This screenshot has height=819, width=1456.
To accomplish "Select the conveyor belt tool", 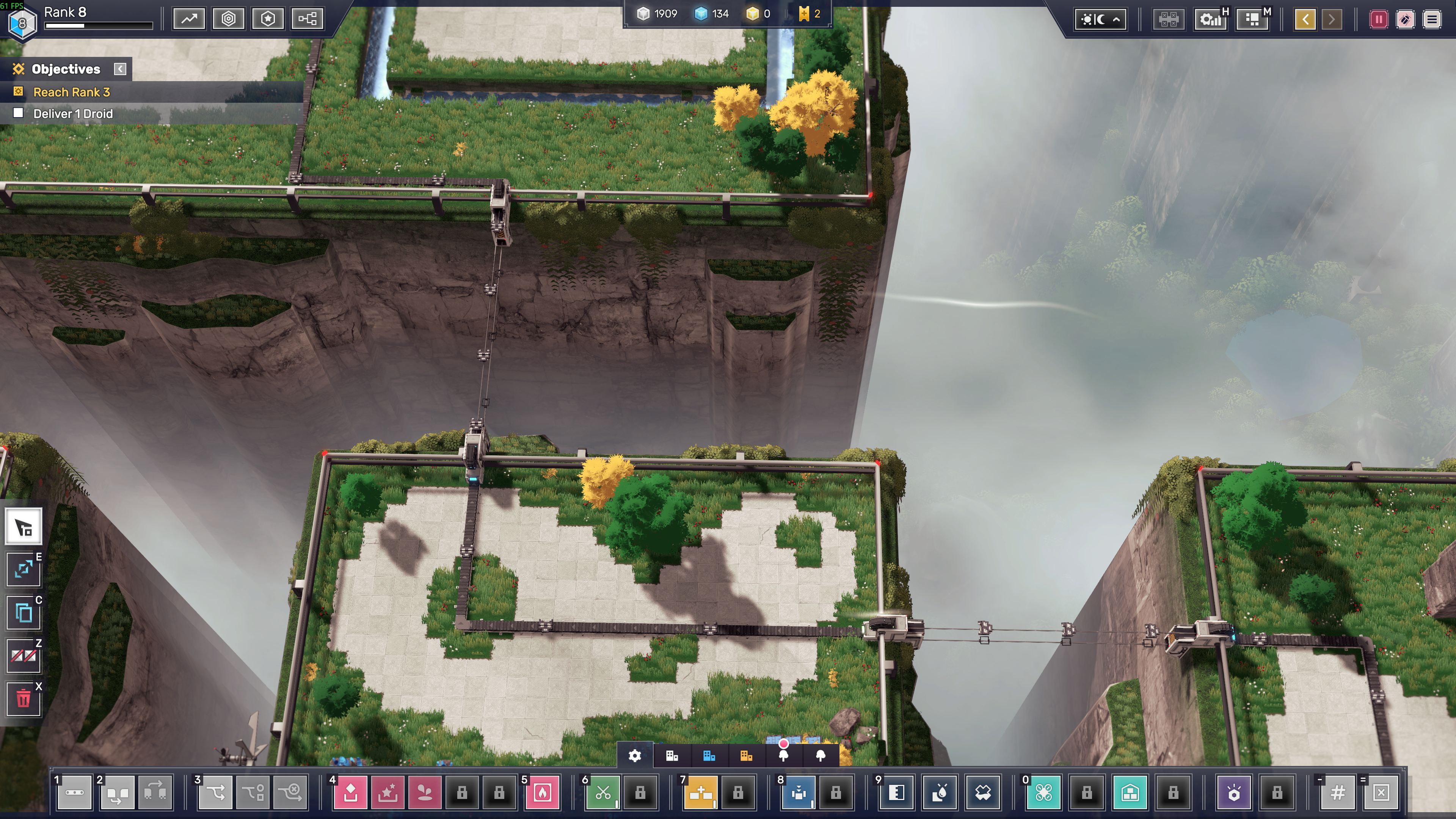I will [x=74, y=792].
